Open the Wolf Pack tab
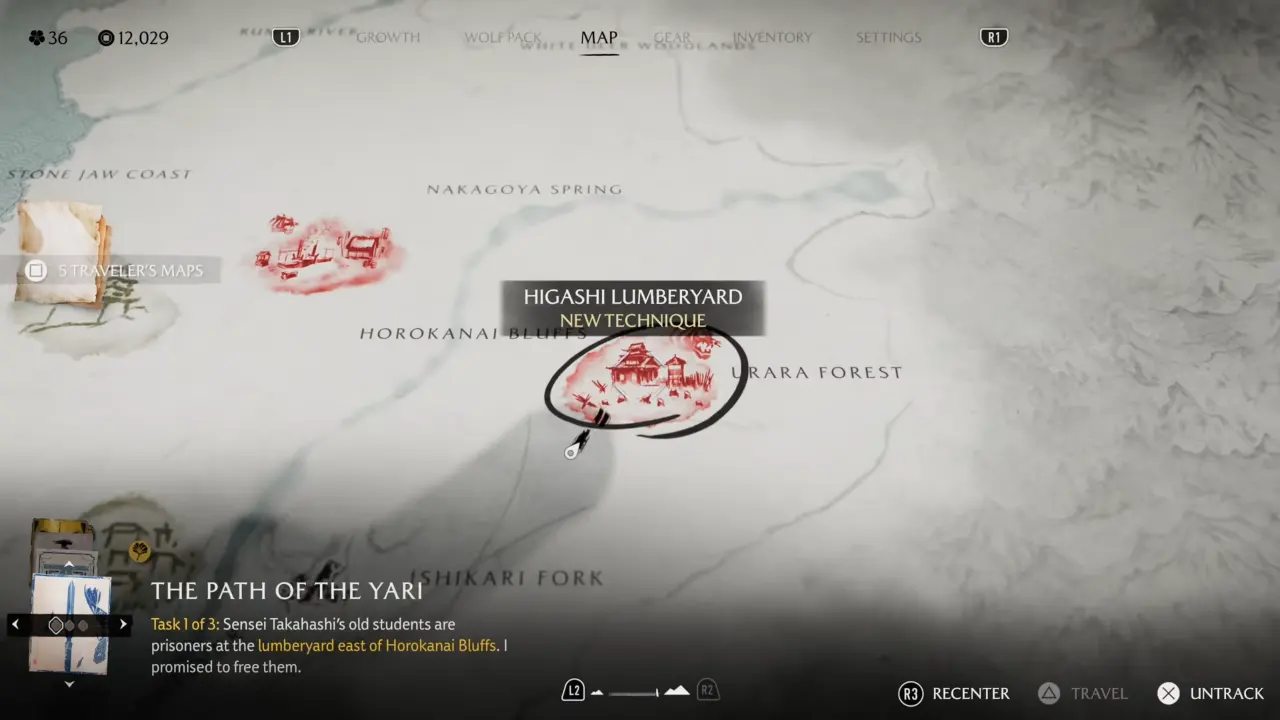 point(502,38)
